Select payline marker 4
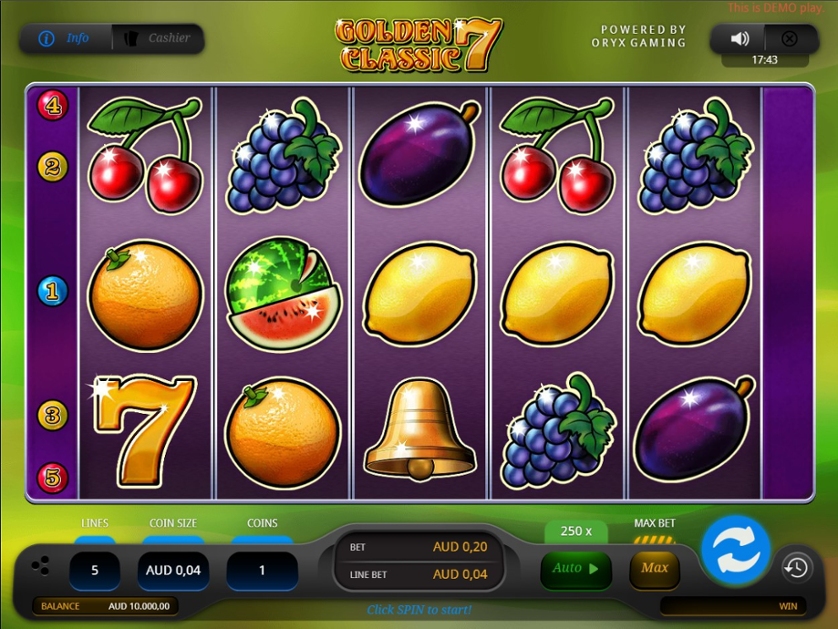838x629 pixels. [52, 104]
